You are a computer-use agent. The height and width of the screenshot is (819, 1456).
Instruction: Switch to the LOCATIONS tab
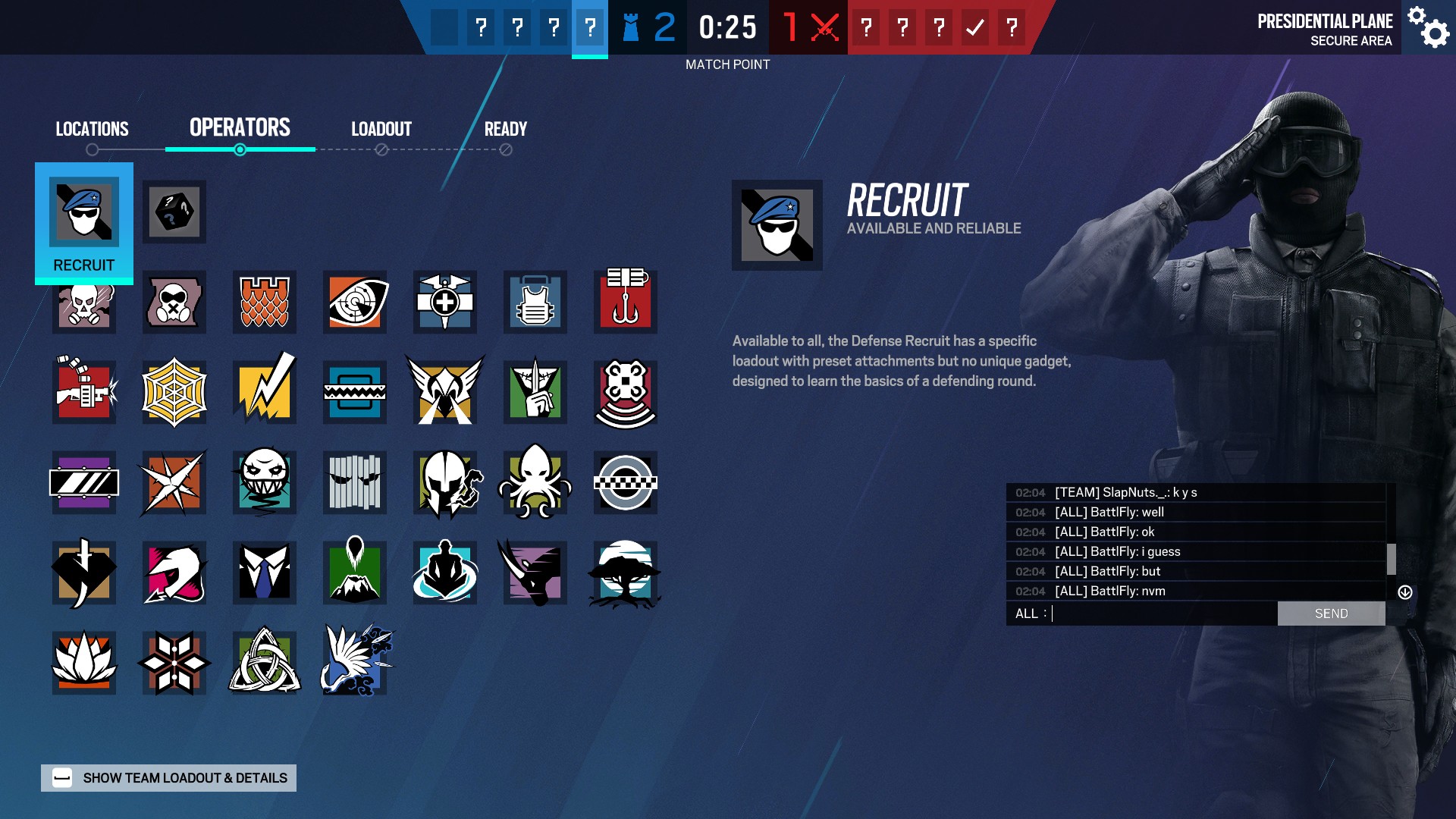(x=92, y=128)
